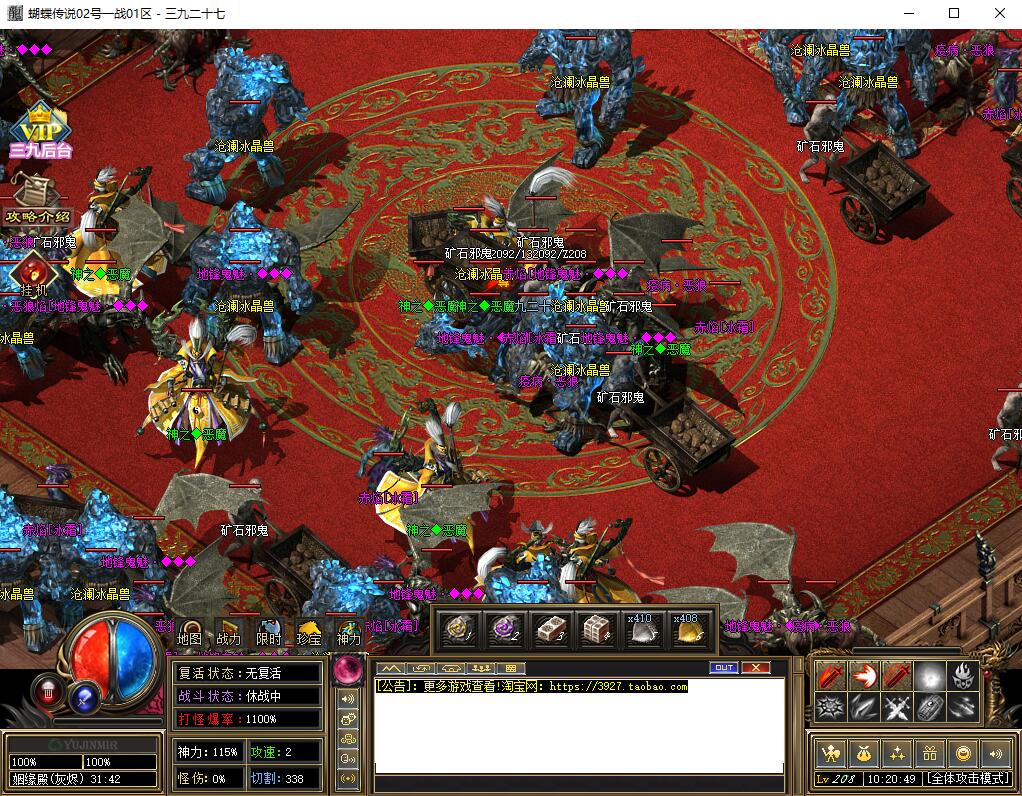Open the VIP 三九后台 panel

pyautogui.click(x=39, y=132)
